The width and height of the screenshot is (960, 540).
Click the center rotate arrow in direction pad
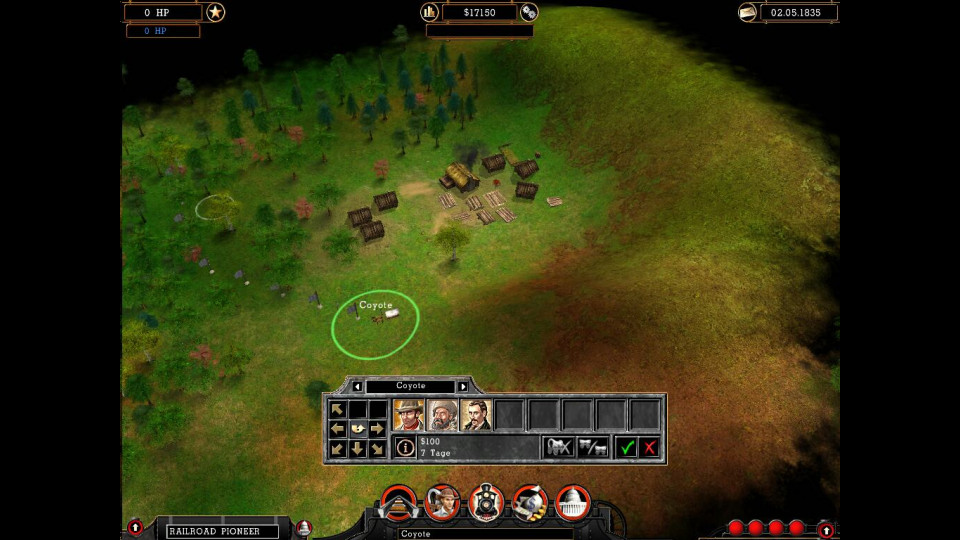coord(357,429)
